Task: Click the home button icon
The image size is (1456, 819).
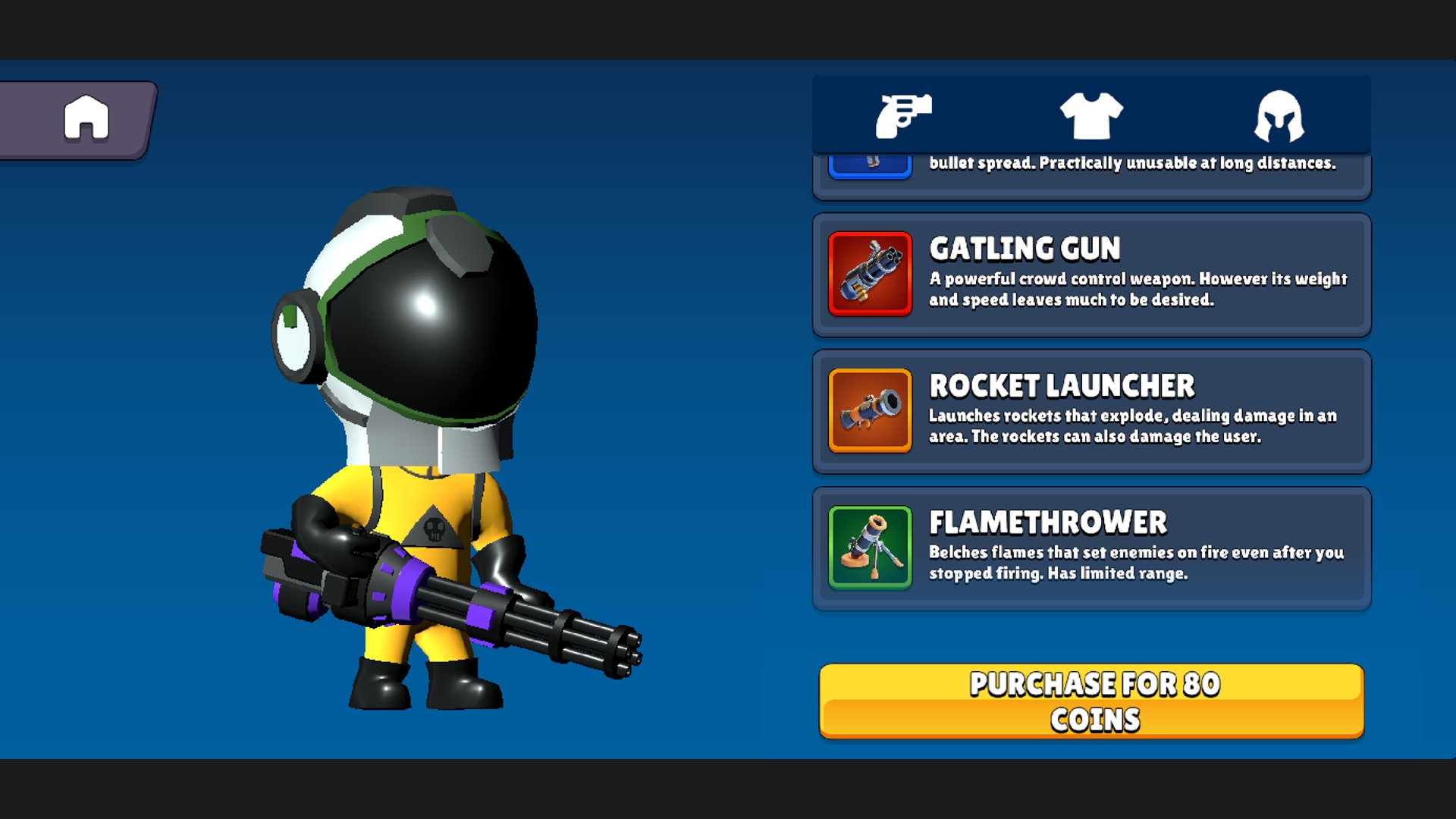Action: (x=86, y=118)
